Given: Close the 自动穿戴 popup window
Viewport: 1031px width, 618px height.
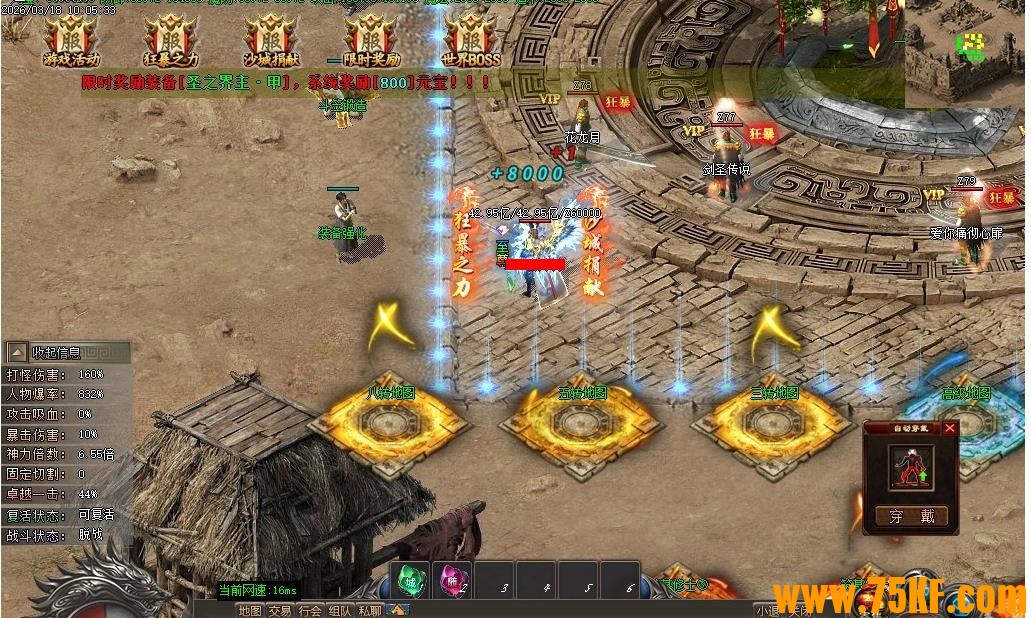Looking at the screenshot, I should pyautogui.click(x=949, y=428).
